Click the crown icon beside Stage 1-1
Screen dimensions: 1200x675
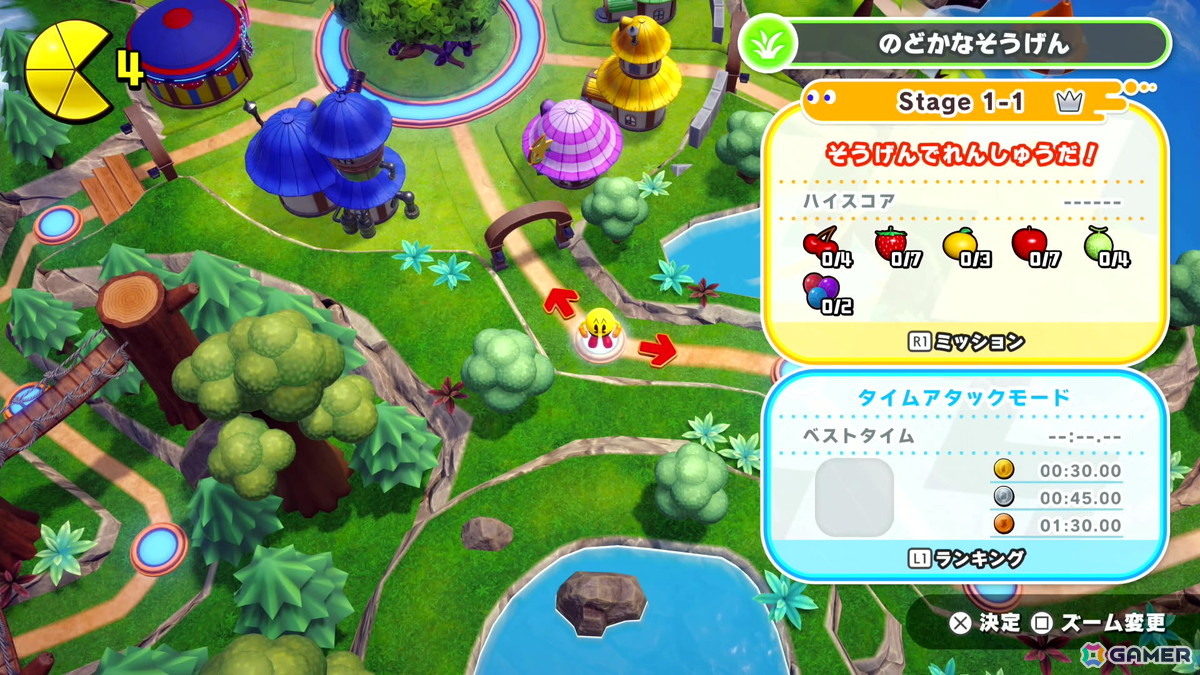point(1068,102)
